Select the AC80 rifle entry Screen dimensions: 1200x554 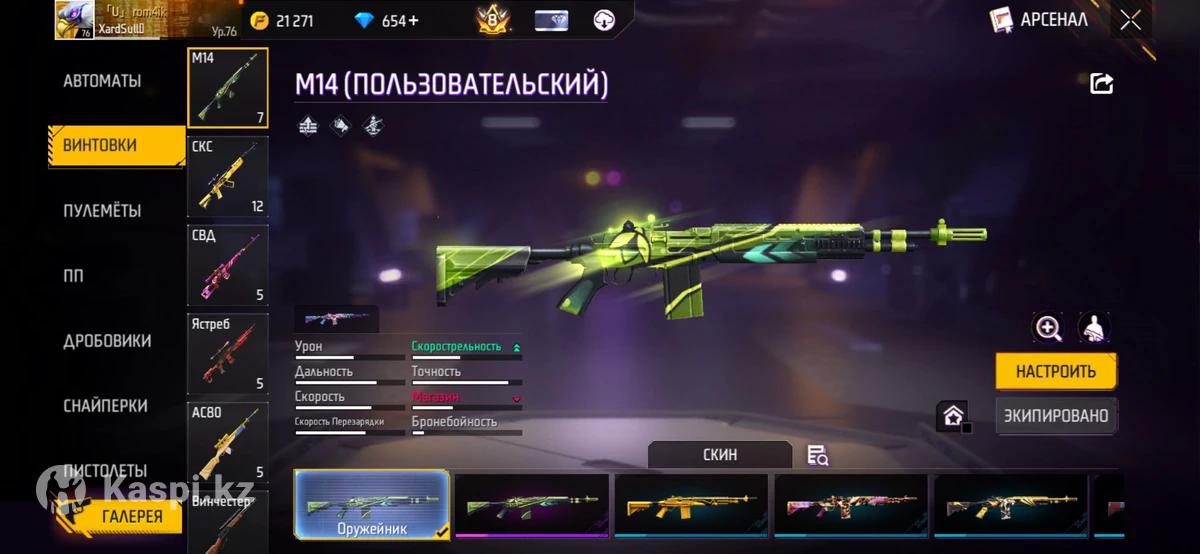pos(228,441)
